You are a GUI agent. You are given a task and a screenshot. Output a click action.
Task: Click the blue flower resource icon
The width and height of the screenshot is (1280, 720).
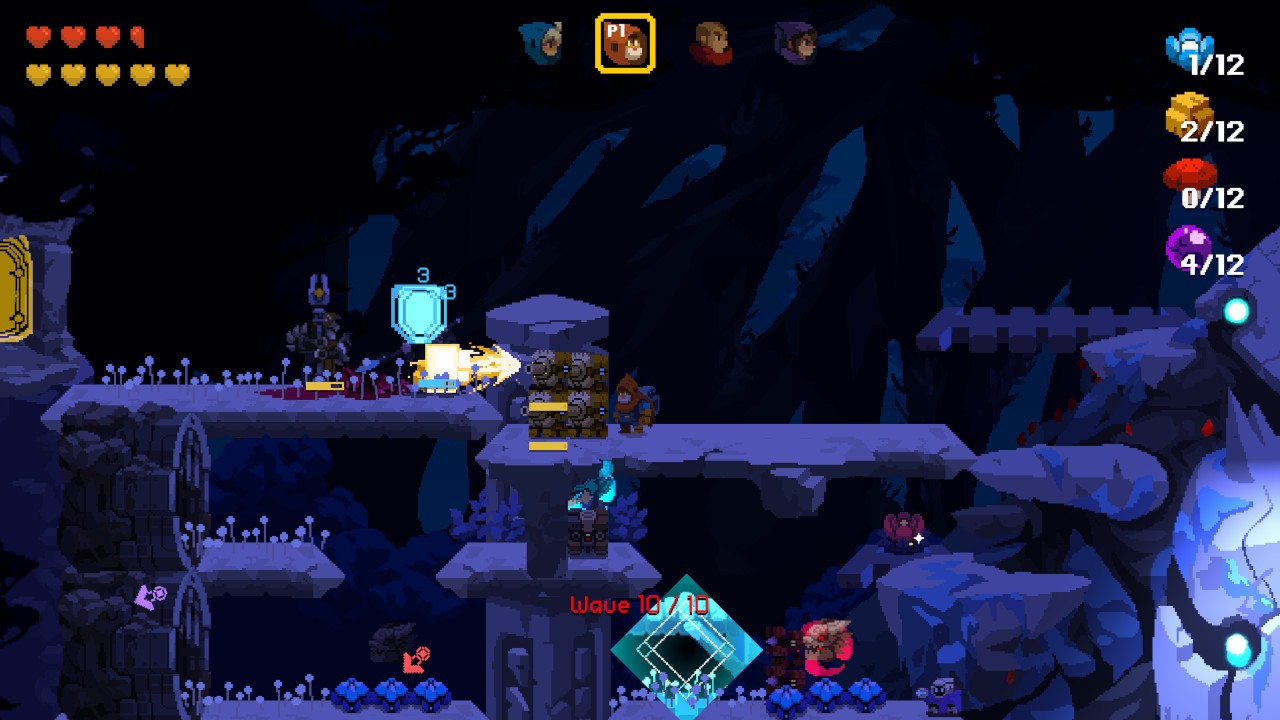(1187, 47)
